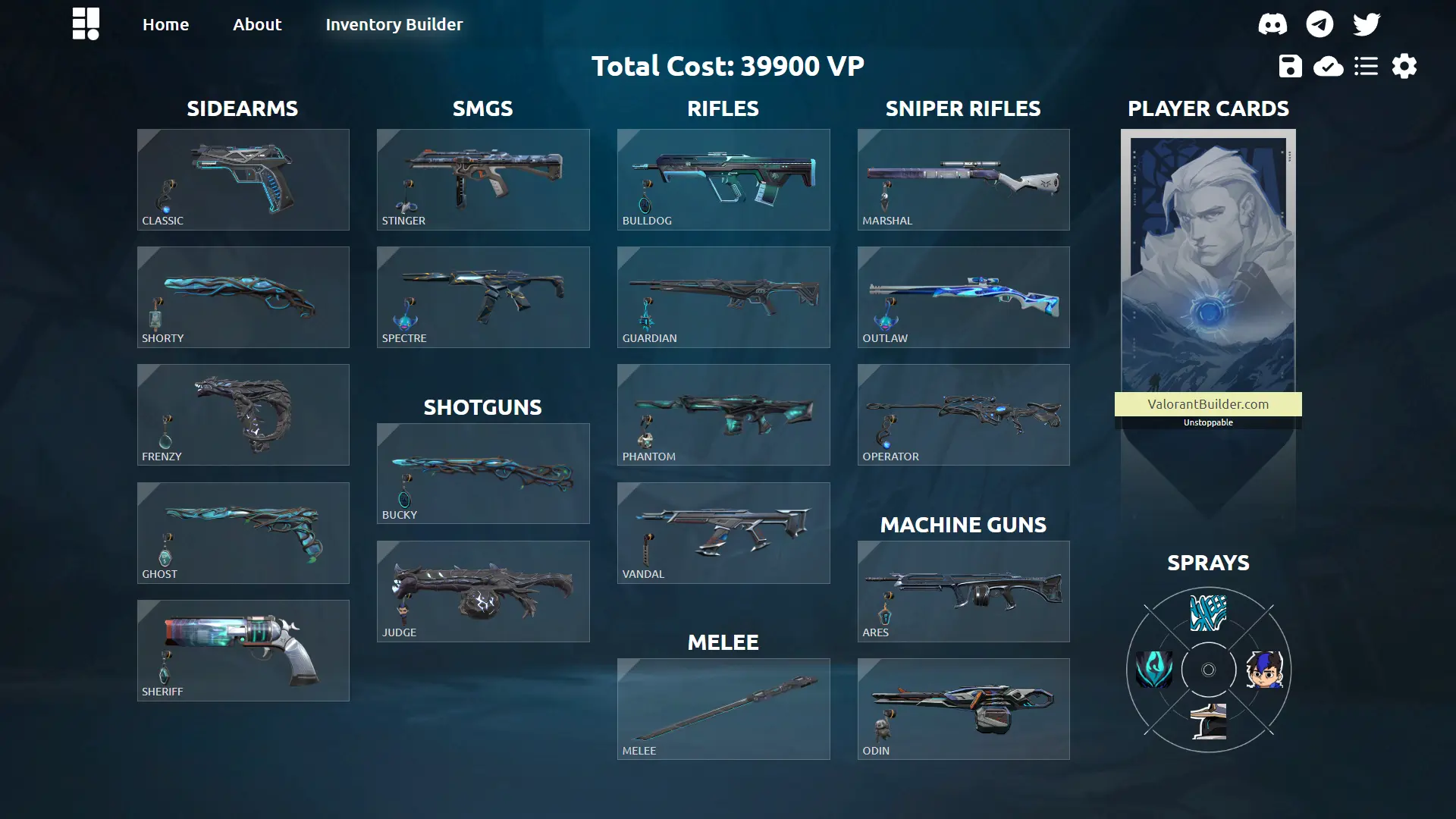Open the Home page link
Image resolution: width=1456 pixels, height=819 pixels.
point(165,24)
